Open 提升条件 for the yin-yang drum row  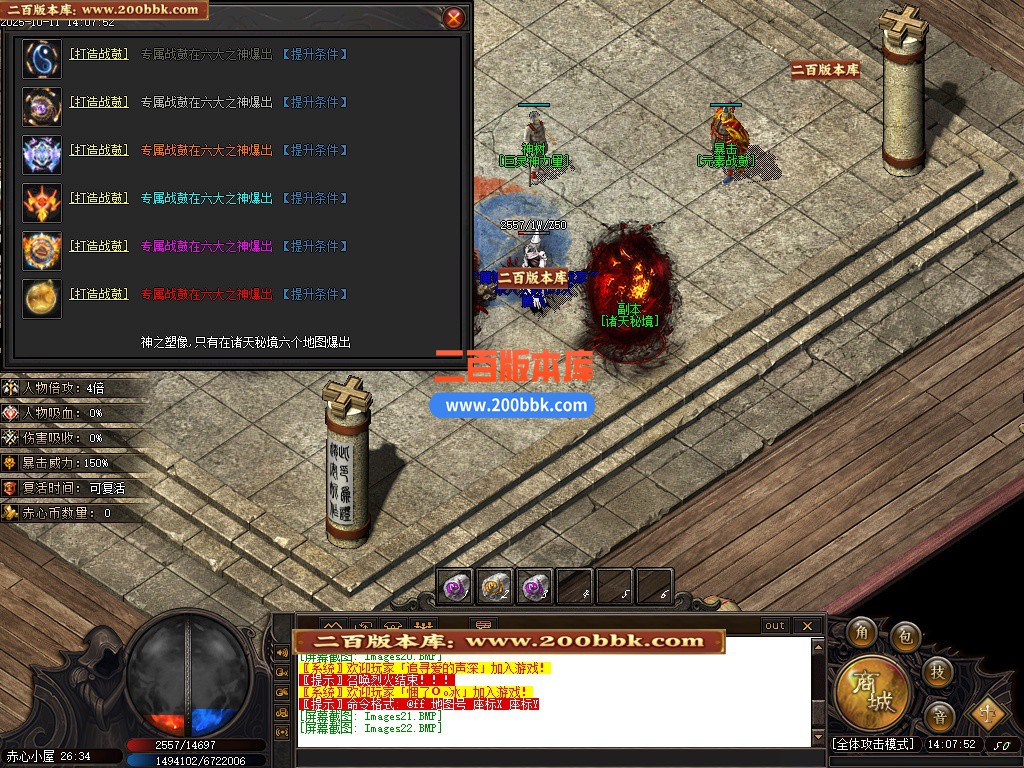[315, 54]
